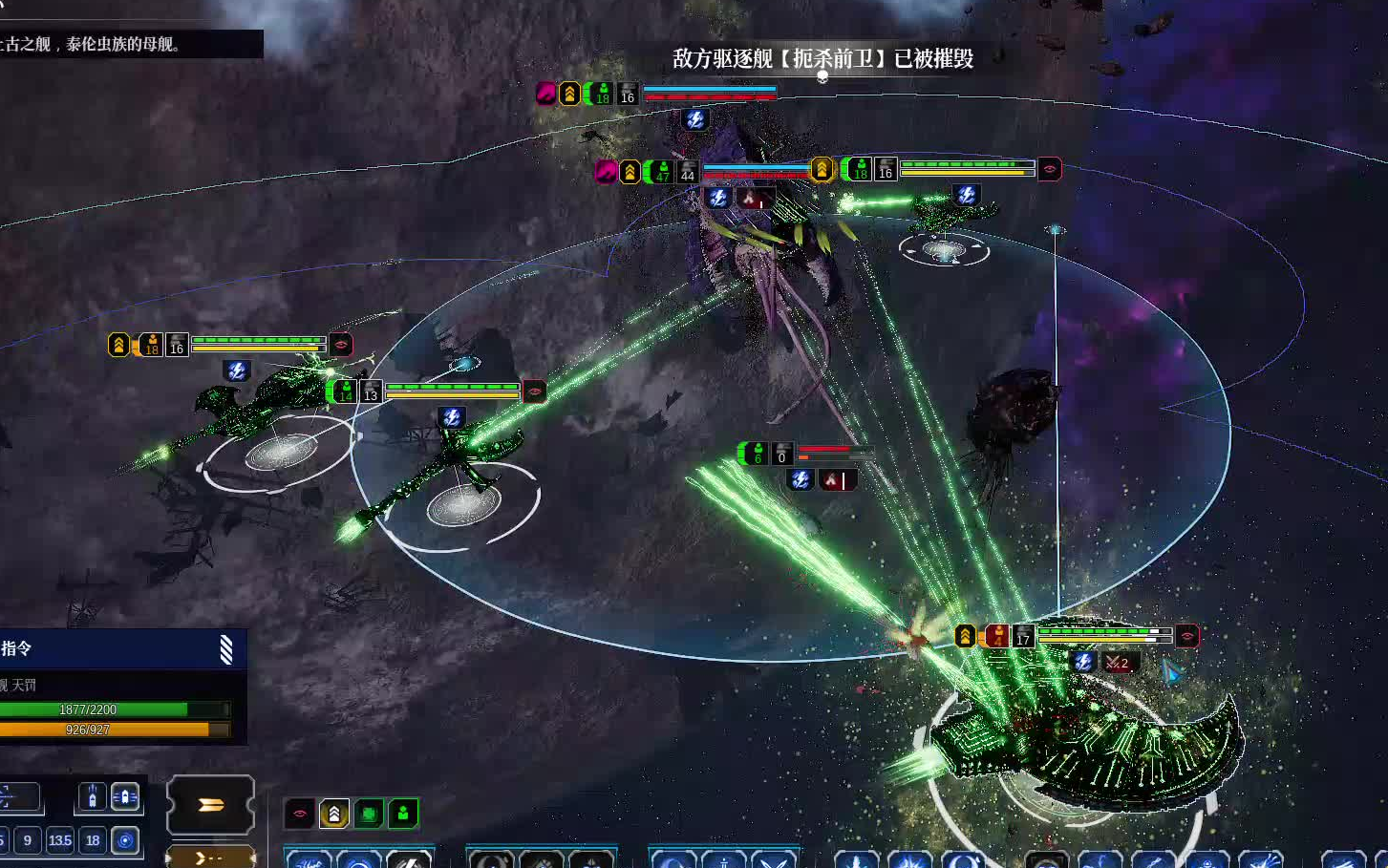Select the highlighted ship-with-shields icon near the speed bar
This screenshot has height=868, width=1388.
126,795
